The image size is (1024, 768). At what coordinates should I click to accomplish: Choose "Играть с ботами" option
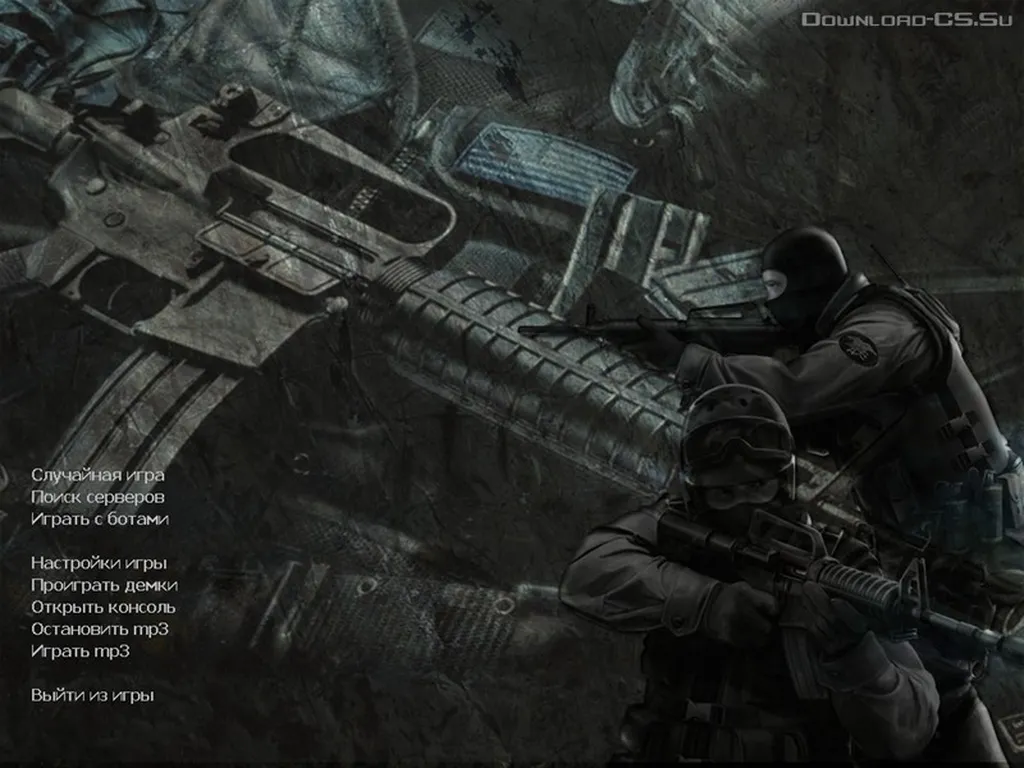99,519
